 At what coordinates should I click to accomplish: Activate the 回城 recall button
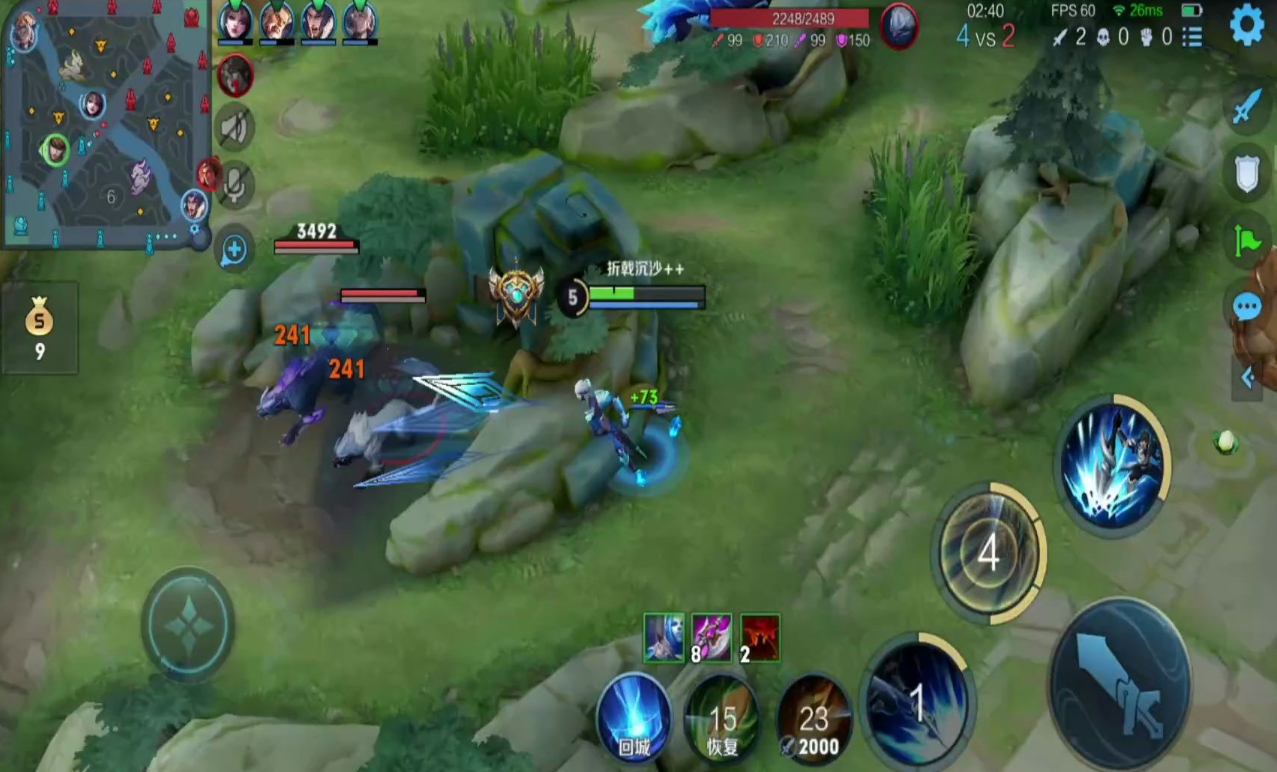coord(634,719)
